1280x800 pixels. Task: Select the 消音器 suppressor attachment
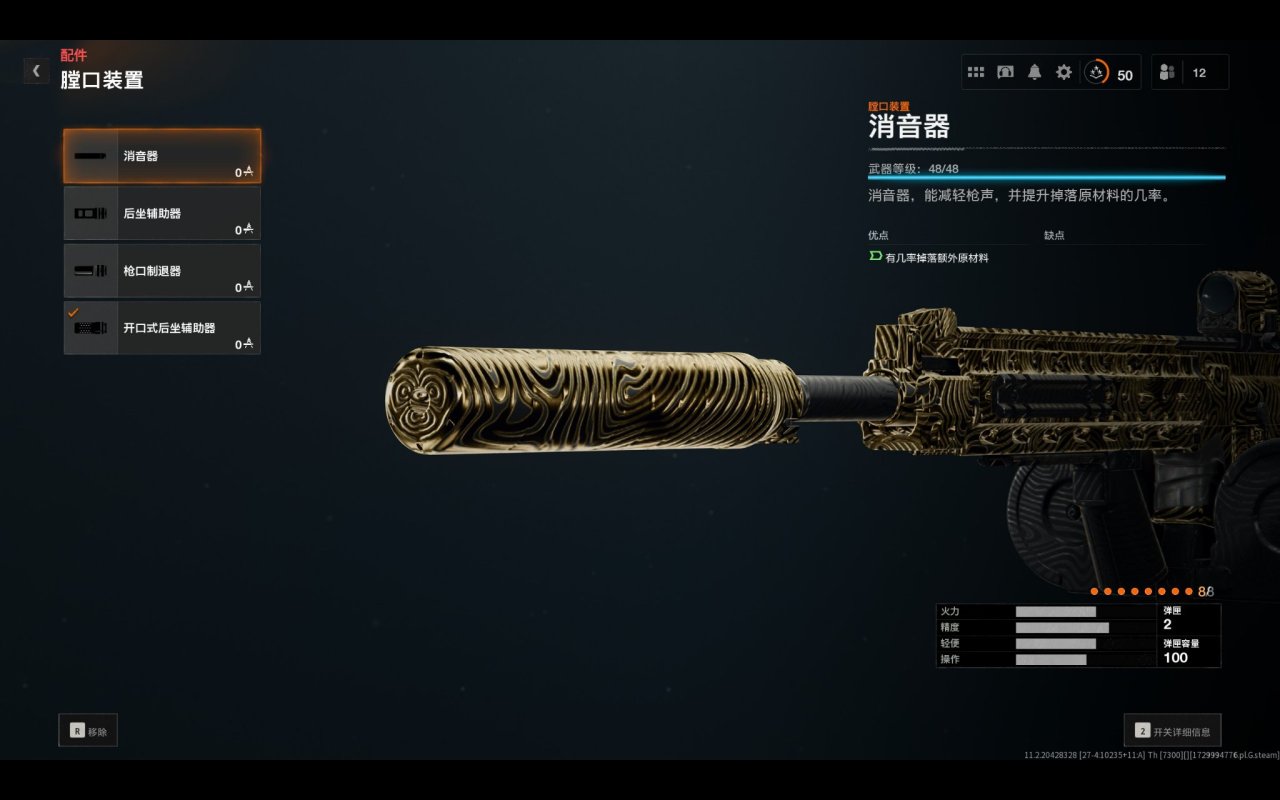162,156
